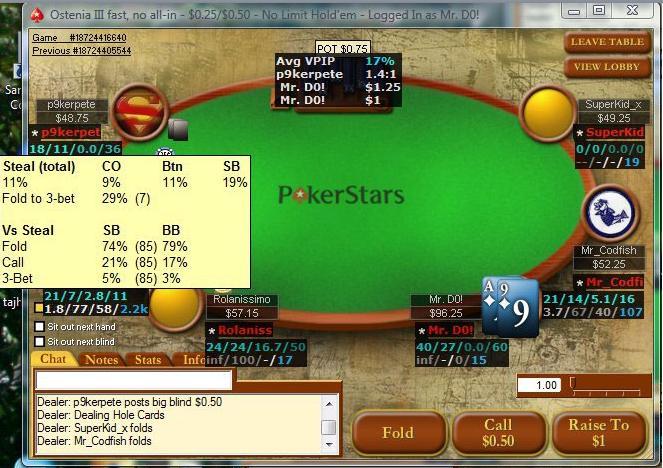663x468 pixels.
Task: Select p9kerpete's Superman avatar
Action: pyautogui.click(x=138, y=112)
